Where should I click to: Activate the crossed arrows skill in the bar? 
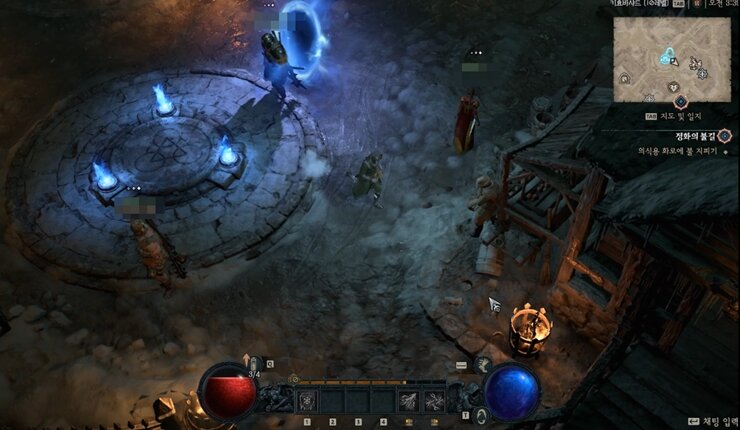(x=434, y=401)
